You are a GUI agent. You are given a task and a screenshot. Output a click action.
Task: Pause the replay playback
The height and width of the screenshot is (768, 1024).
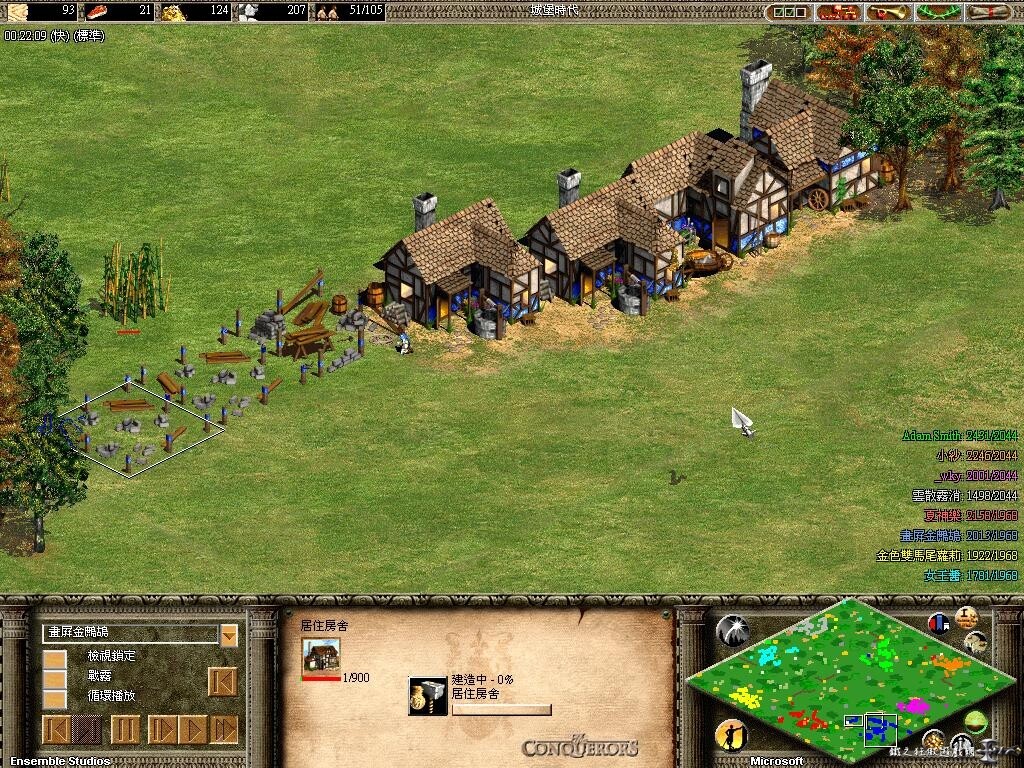click(124, 729)
